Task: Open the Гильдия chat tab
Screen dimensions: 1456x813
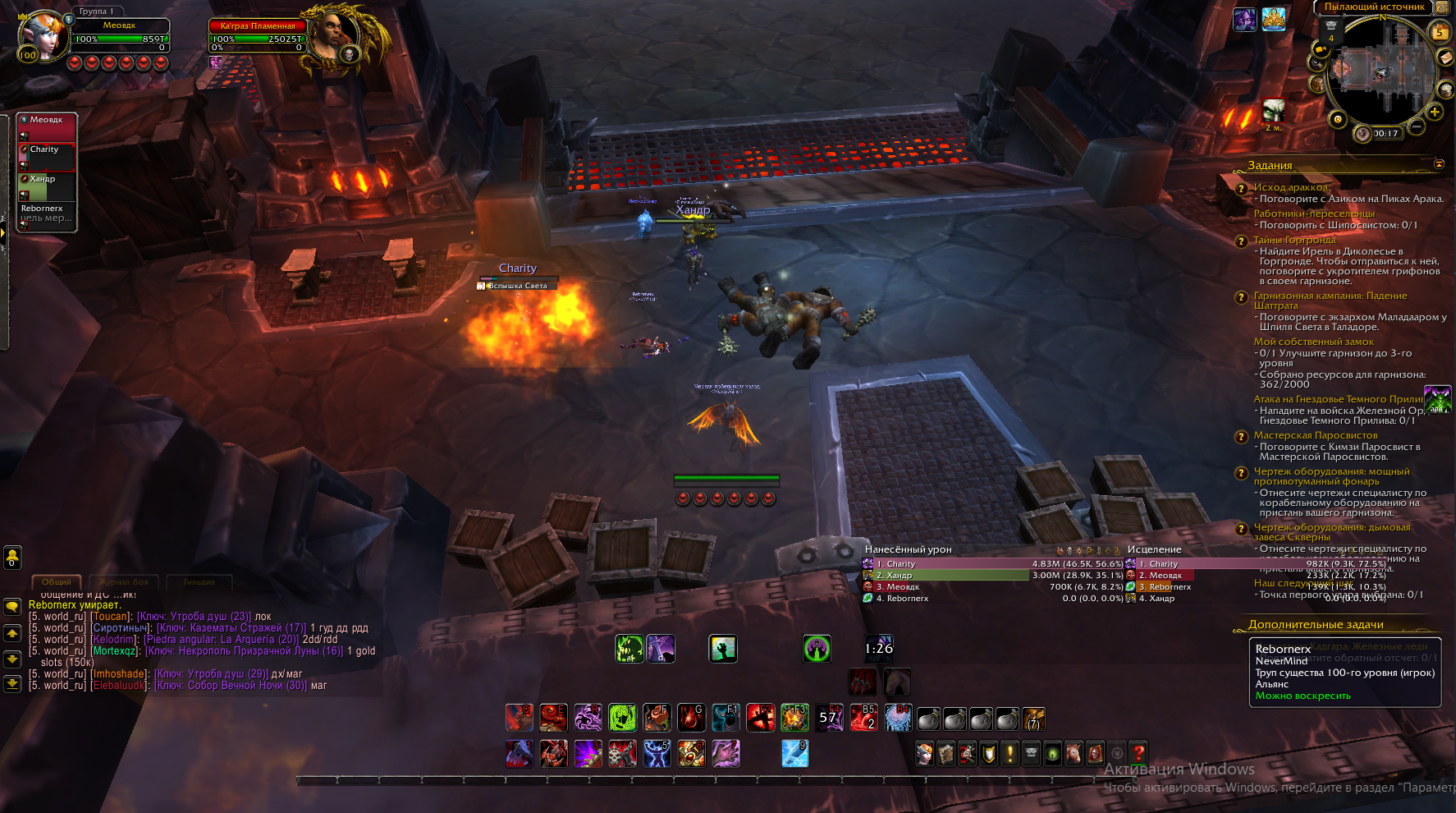Action: point(199,582)
